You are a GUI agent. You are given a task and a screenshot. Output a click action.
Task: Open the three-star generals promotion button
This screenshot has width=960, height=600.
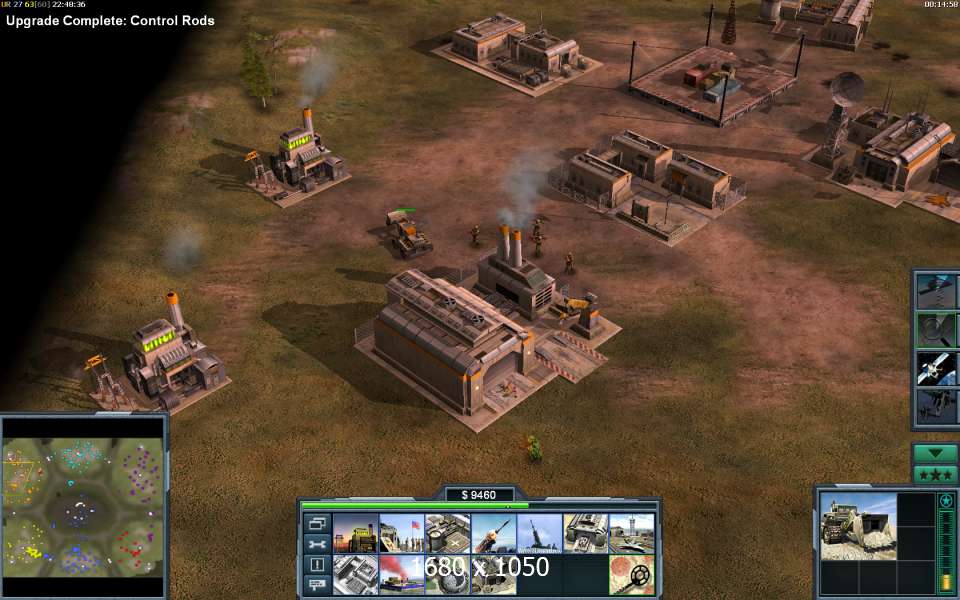(936, 473)
